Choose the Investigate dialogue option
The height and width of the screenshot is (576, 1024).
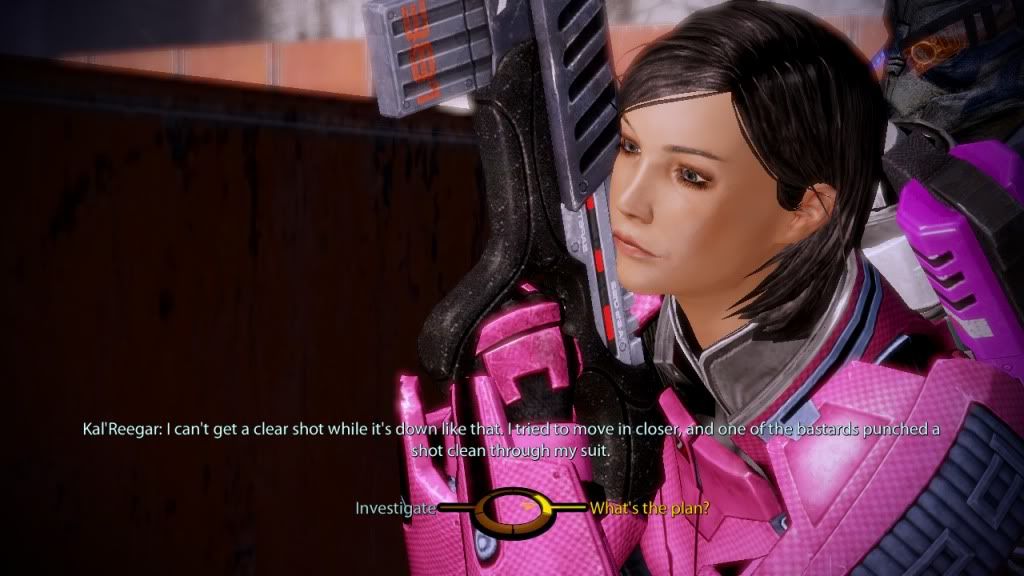(x=396, y=508)
